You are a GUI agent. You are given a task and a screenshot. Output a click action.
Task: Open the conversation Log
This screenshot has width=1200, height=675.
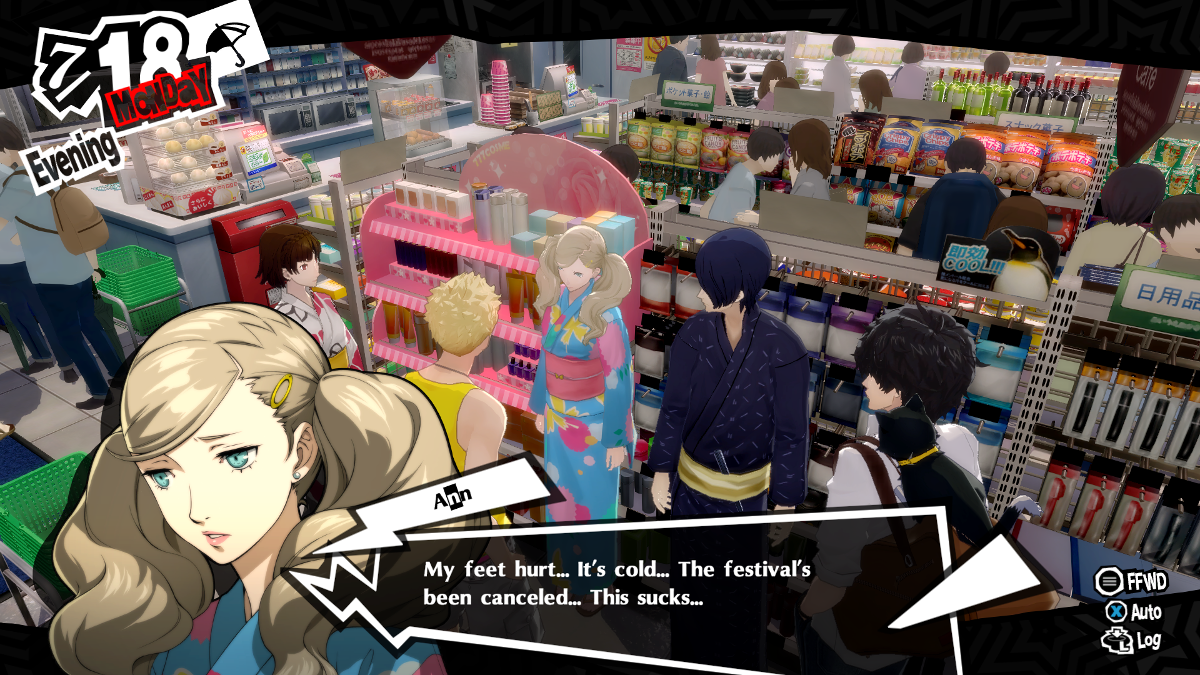pos(1133,640)
